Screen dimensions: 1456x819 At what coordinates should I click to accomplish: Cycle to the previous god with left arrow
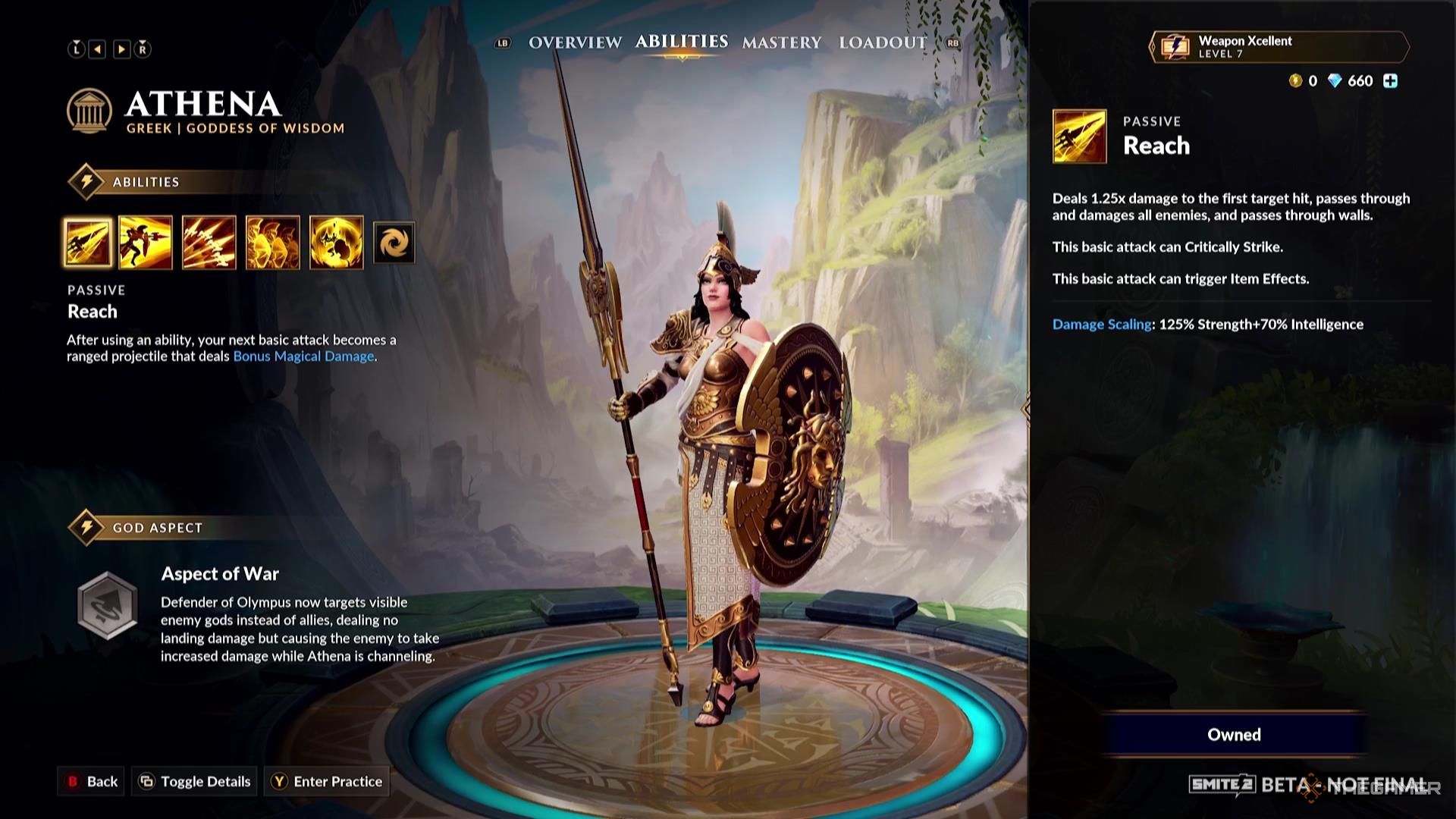(x=98, y=49)
